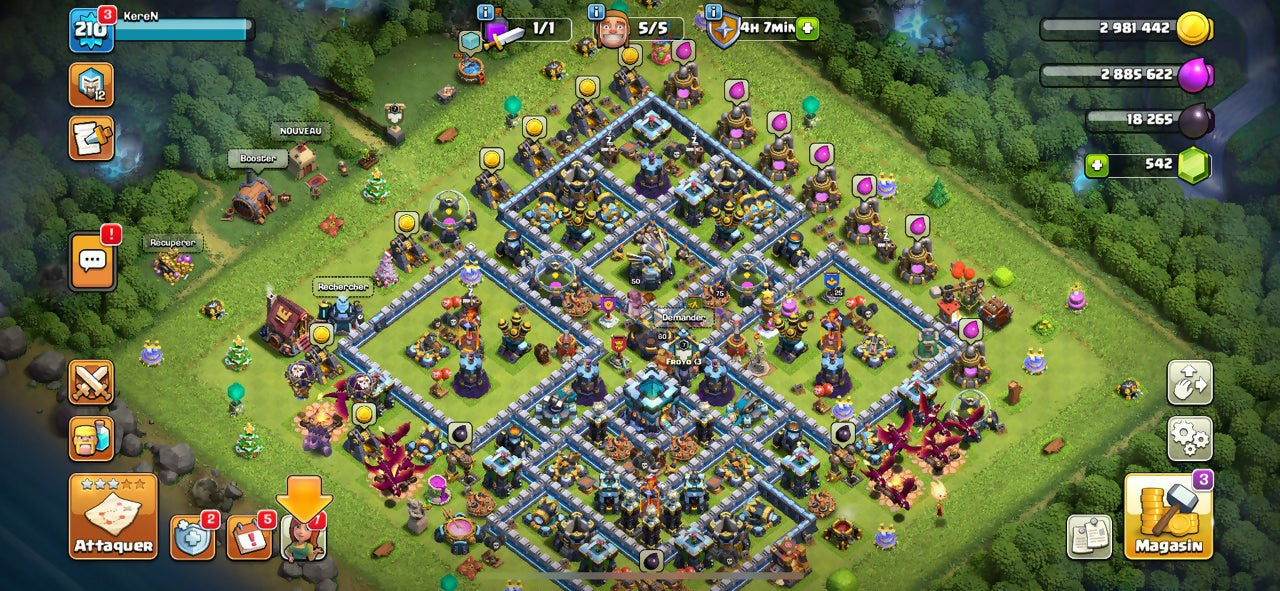1280x591 pixels.
Task: Open the shield with plus icon
Action: (x=192, y=538)
